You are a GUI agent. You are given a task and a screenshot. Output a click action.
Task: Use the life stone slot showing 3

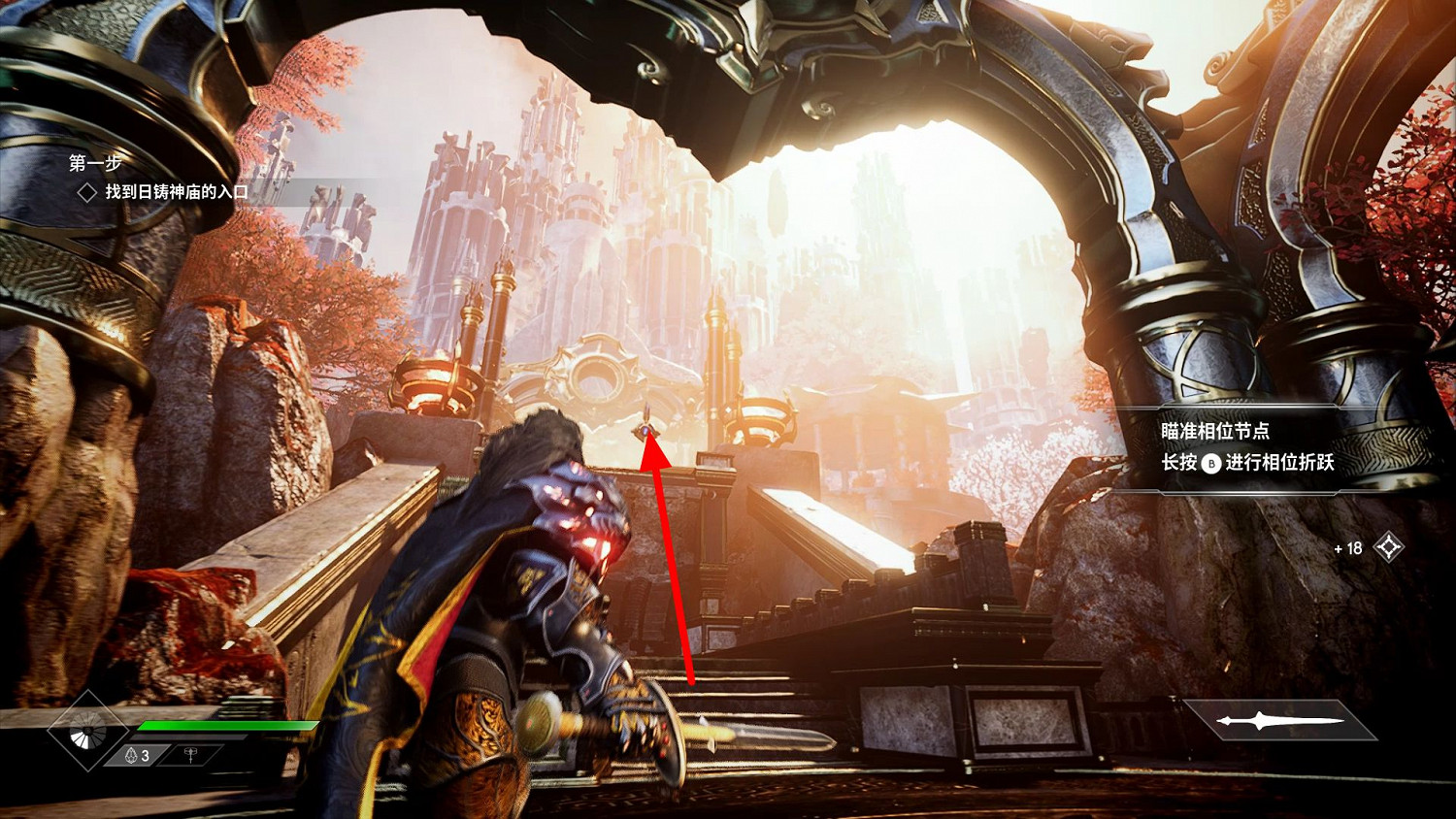138,755
